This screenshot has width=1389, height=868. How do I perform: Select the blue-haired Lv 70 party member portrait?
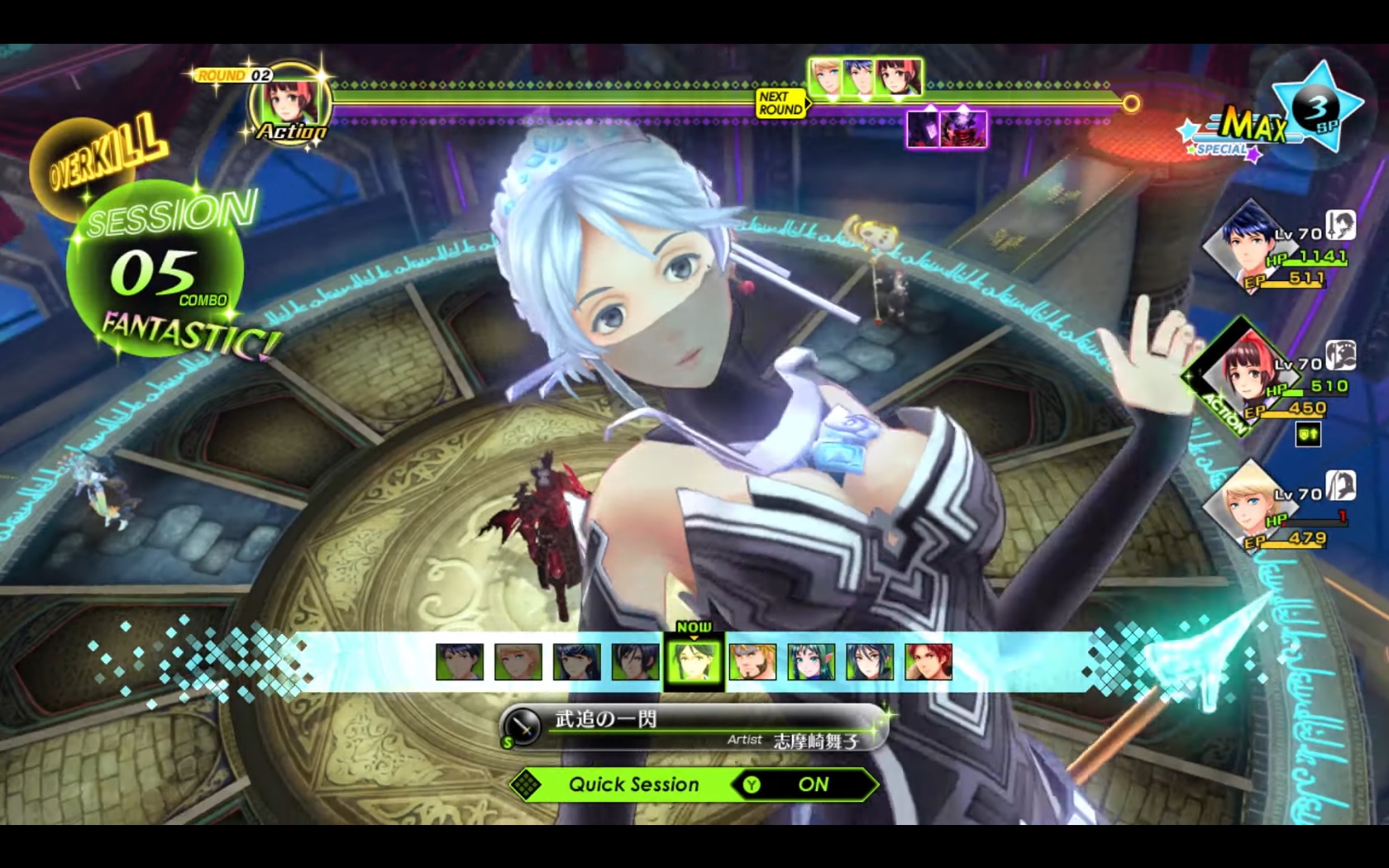click(x=1238, y=242)
